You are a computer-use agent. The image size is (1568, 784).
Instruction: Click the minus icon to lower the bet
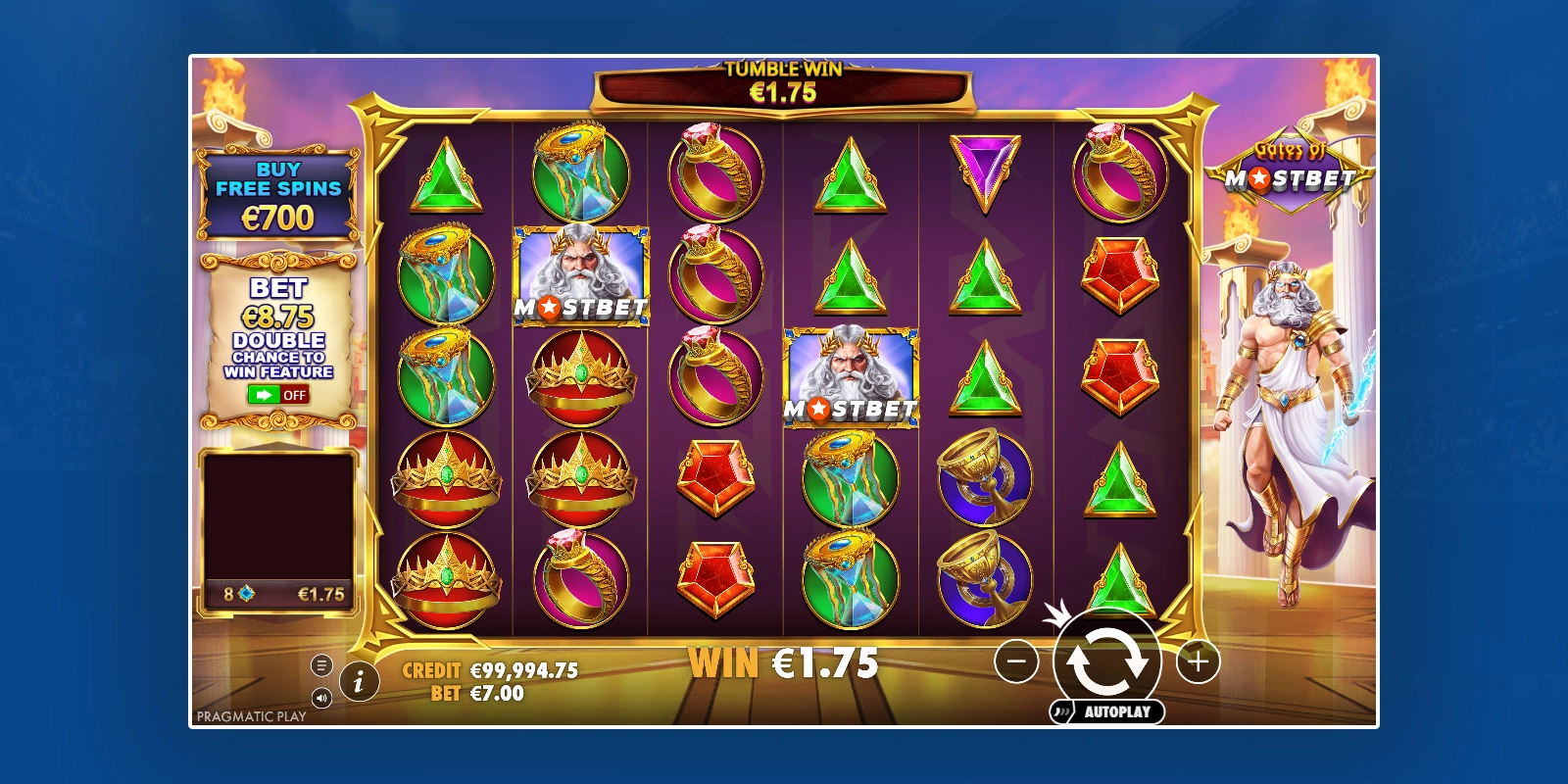[1016, 661]
